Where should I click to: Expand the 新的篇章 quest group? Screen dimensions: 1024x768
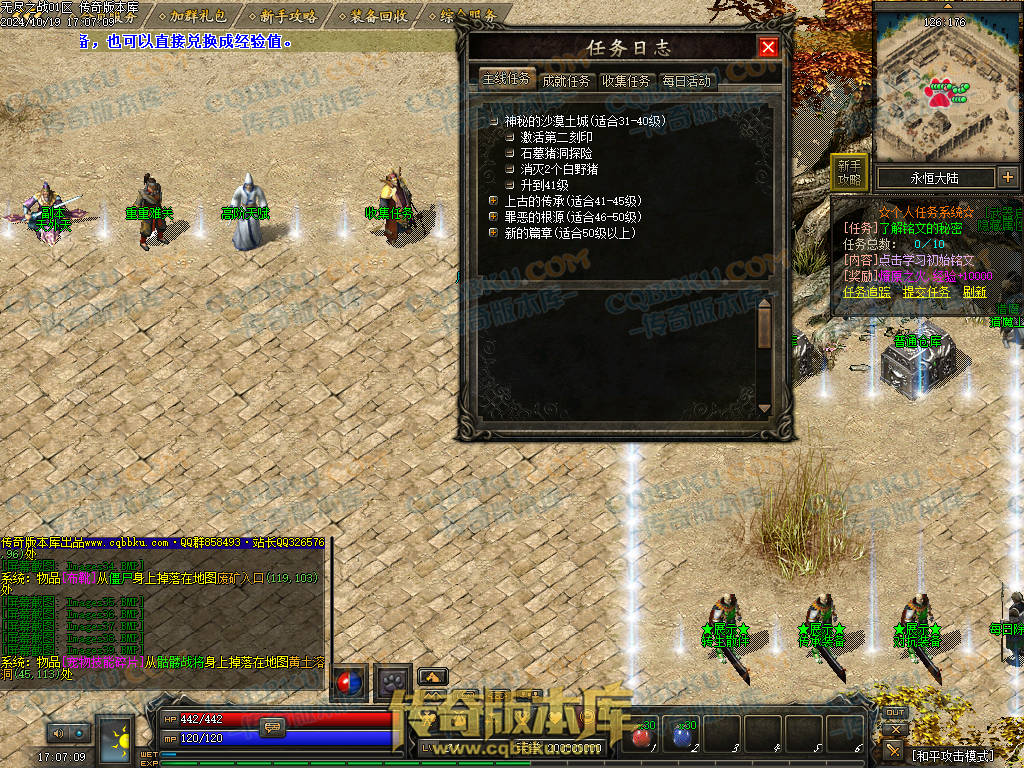click(493, 233)
